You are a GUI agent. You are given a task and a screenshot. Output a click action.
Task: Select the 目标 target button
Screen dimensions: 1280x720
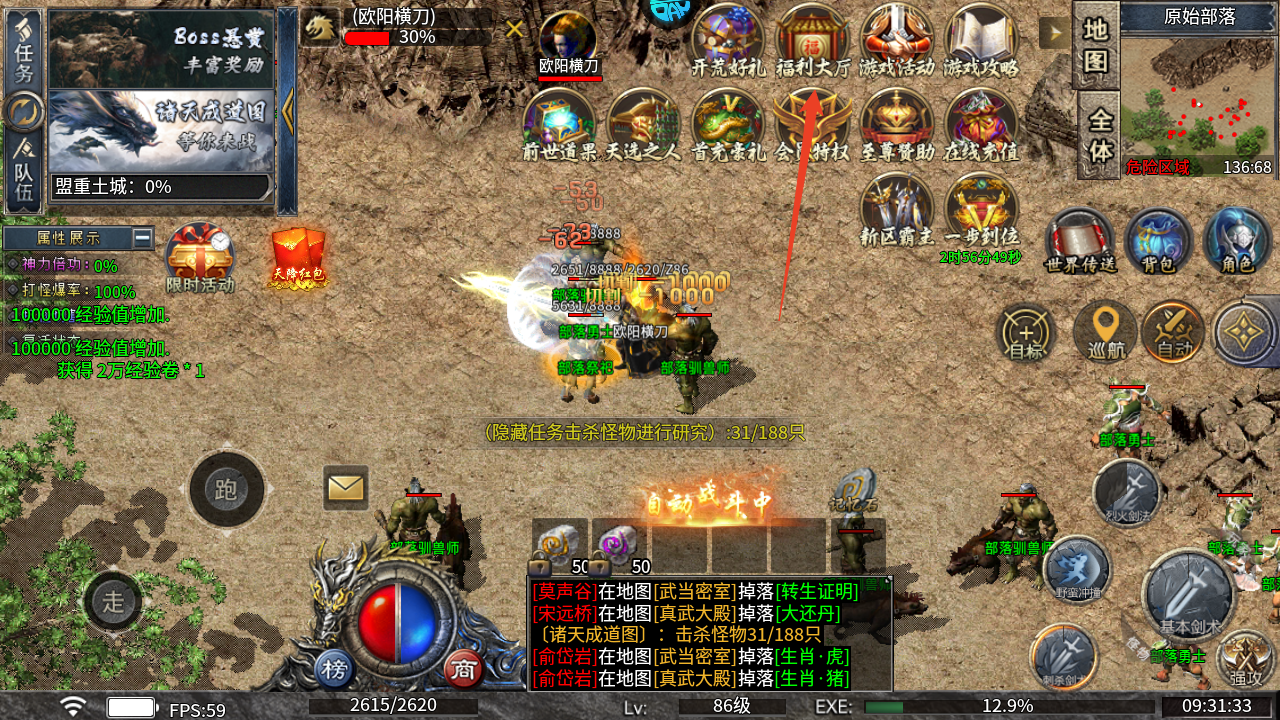click(1027, 332)
